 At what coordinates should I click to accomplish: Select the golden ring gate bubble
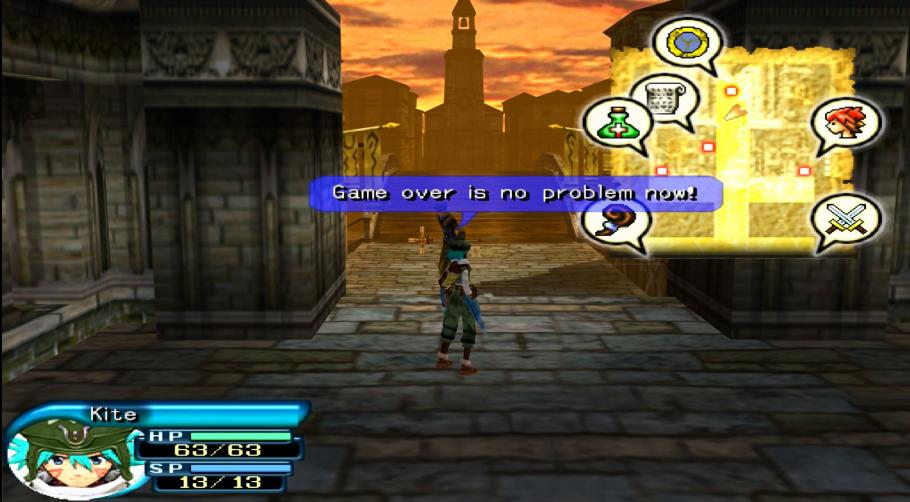click(687, 42)
